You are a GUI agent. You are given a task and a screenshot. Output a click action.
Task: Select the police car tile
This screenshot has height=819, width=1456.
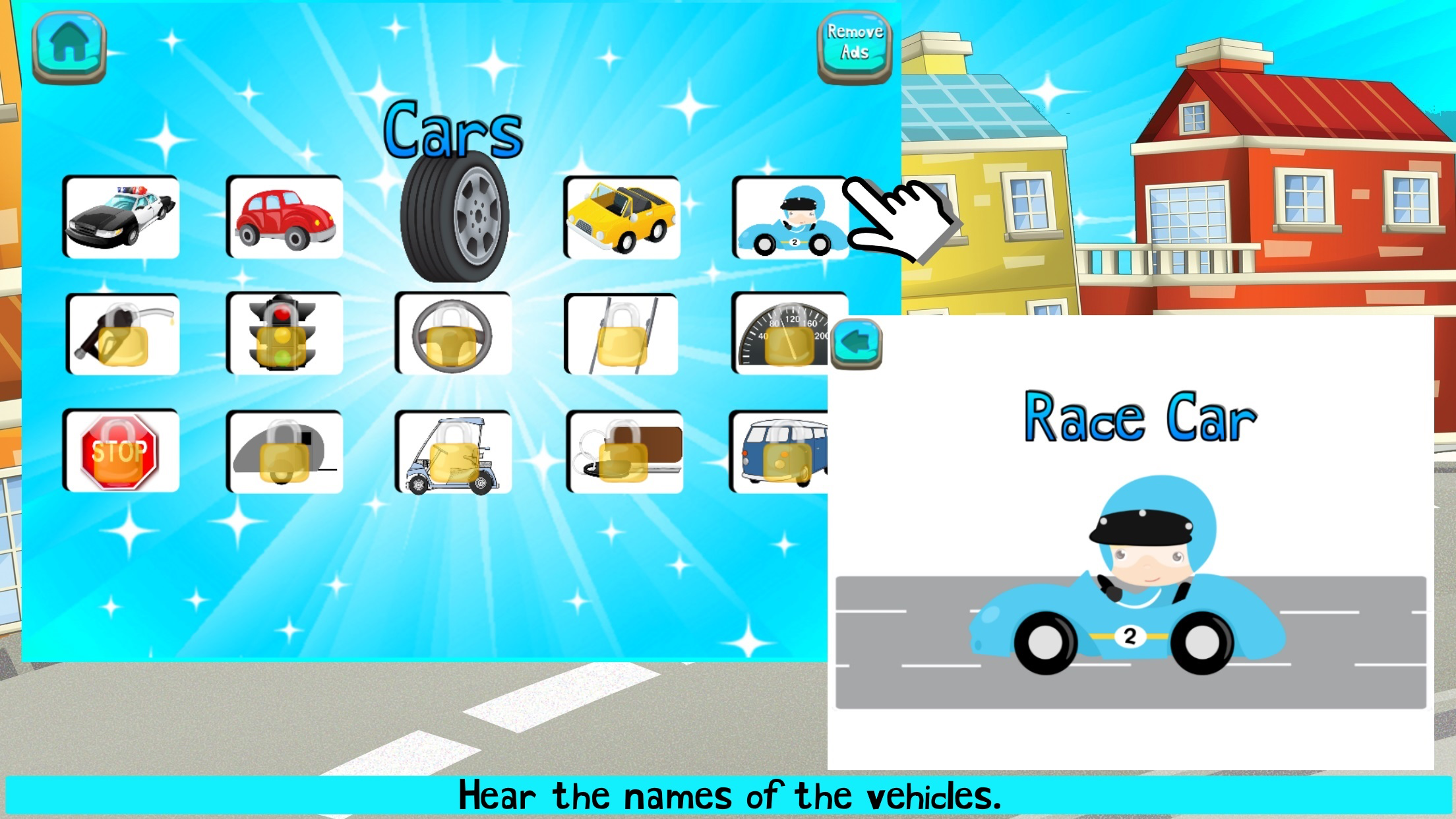121,216
